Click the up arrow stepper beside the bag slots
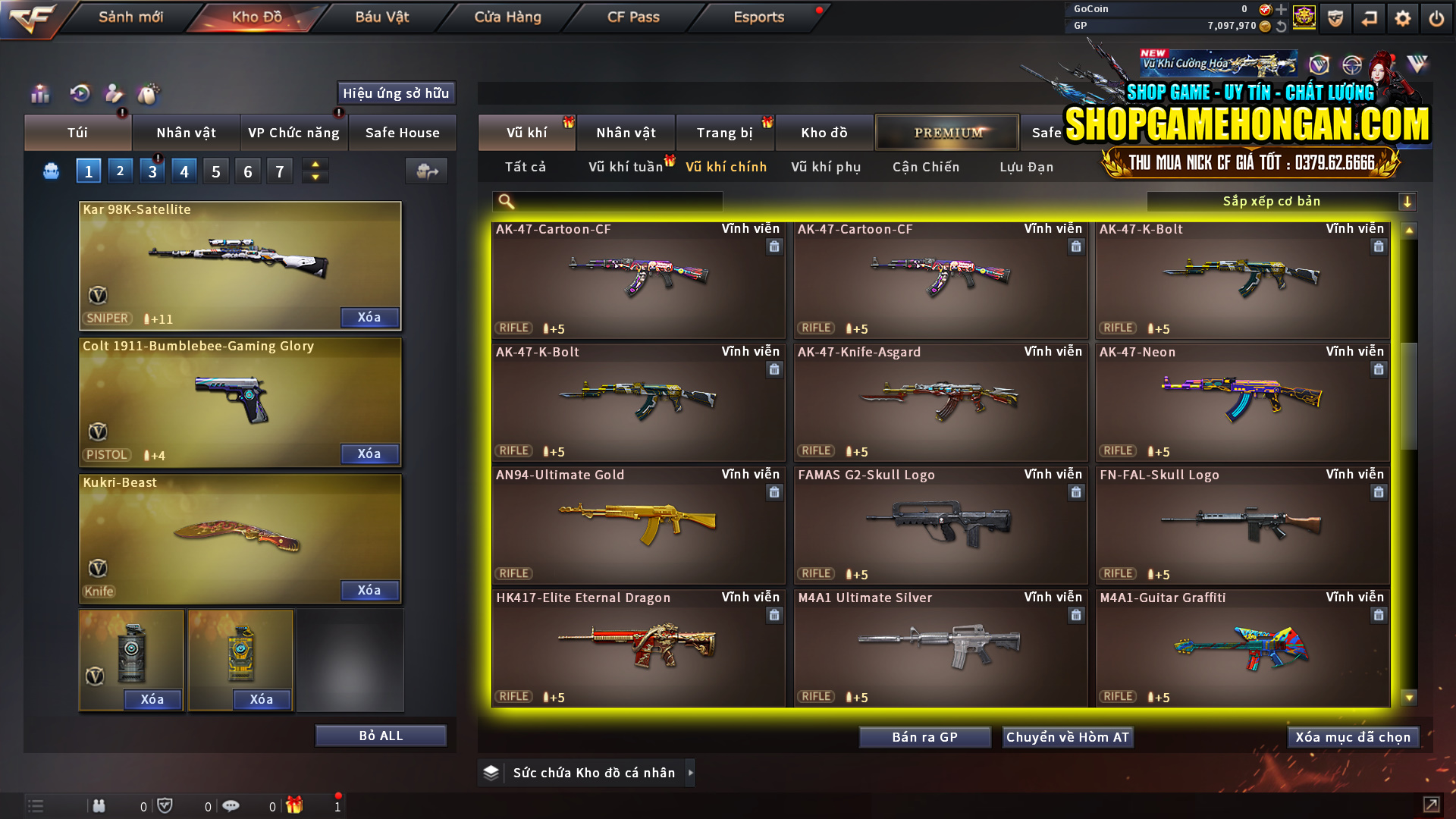The width and height of the screenshot is (1456, 819). pos(315,164)
